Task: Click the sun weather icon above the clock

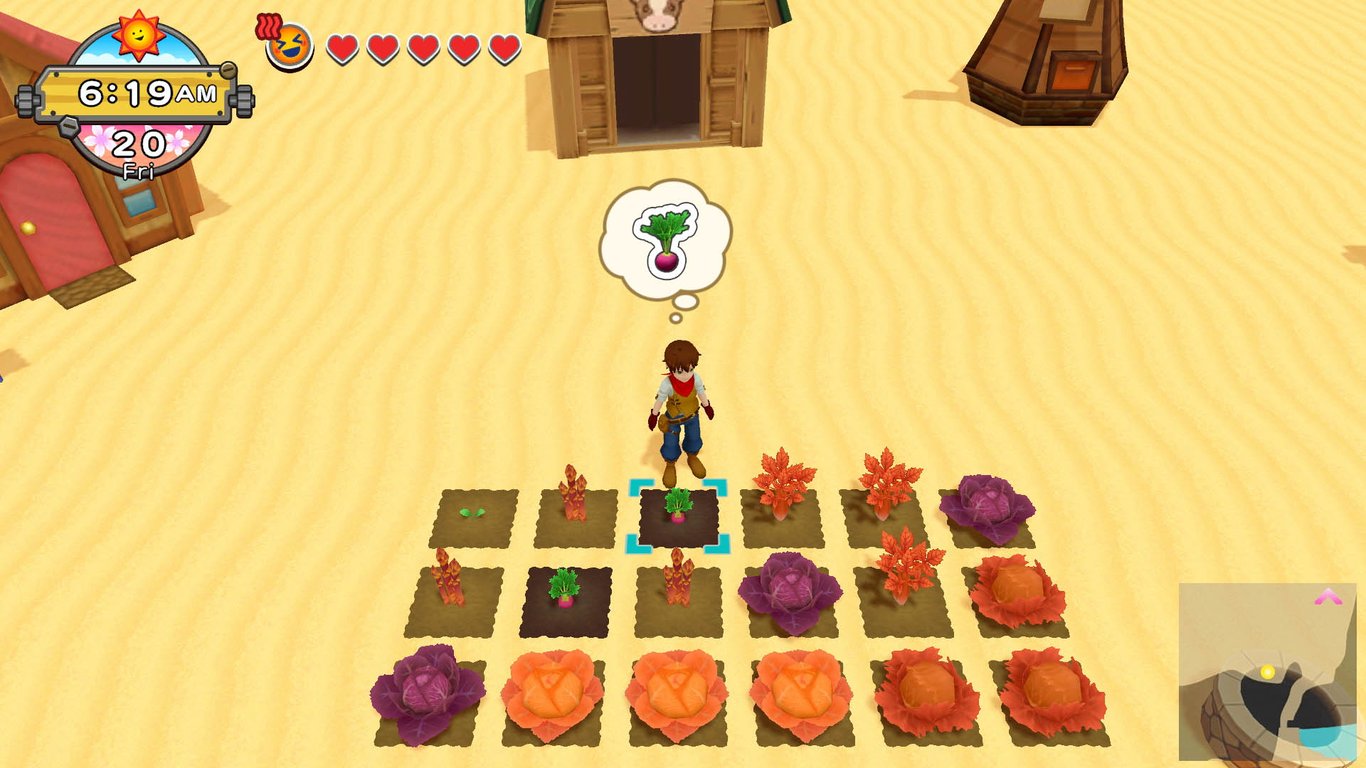Action: (x=138, y=35)
